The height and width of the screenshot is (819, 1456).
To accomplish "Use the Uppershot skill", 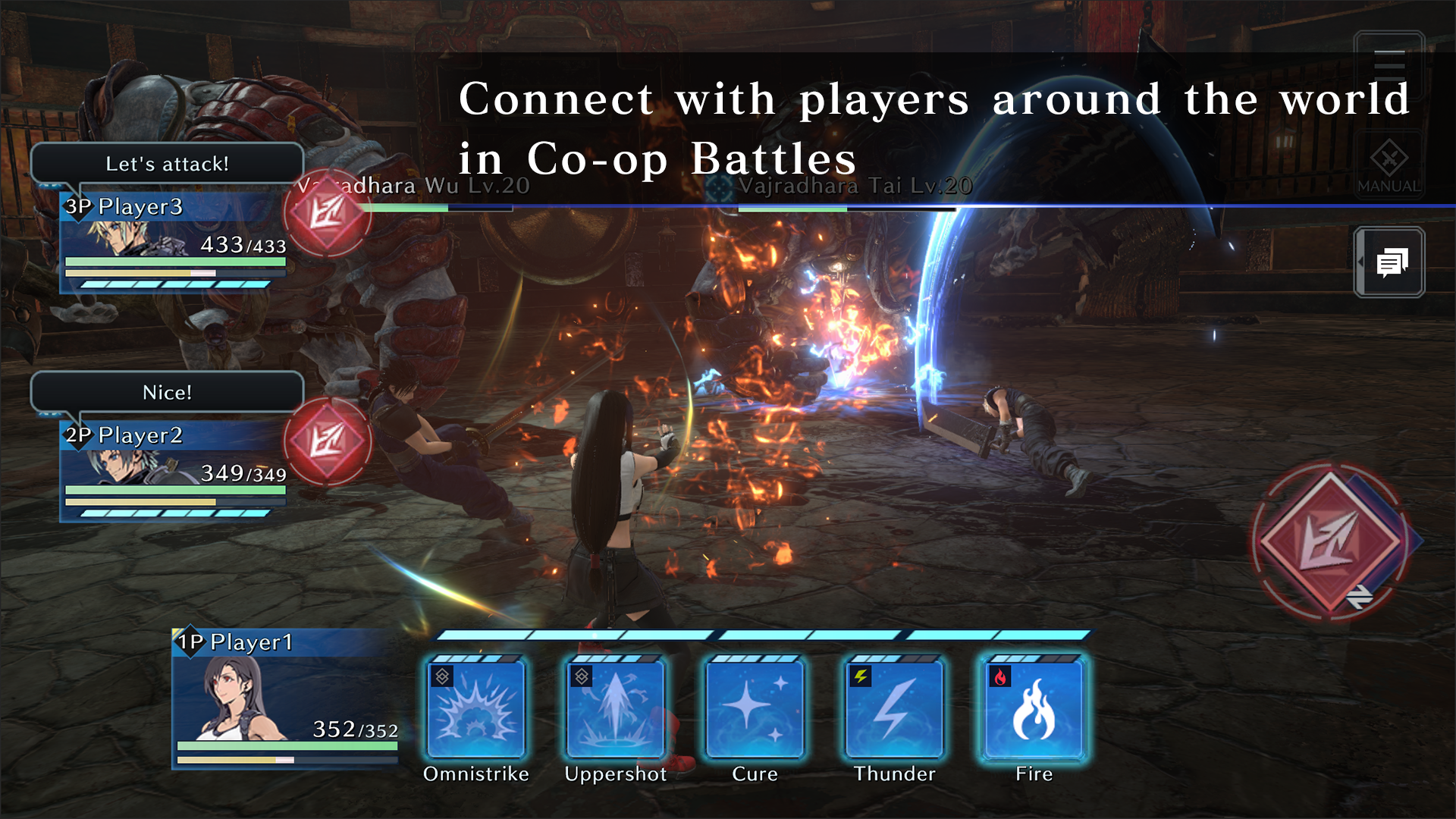I will pos(615,711).
